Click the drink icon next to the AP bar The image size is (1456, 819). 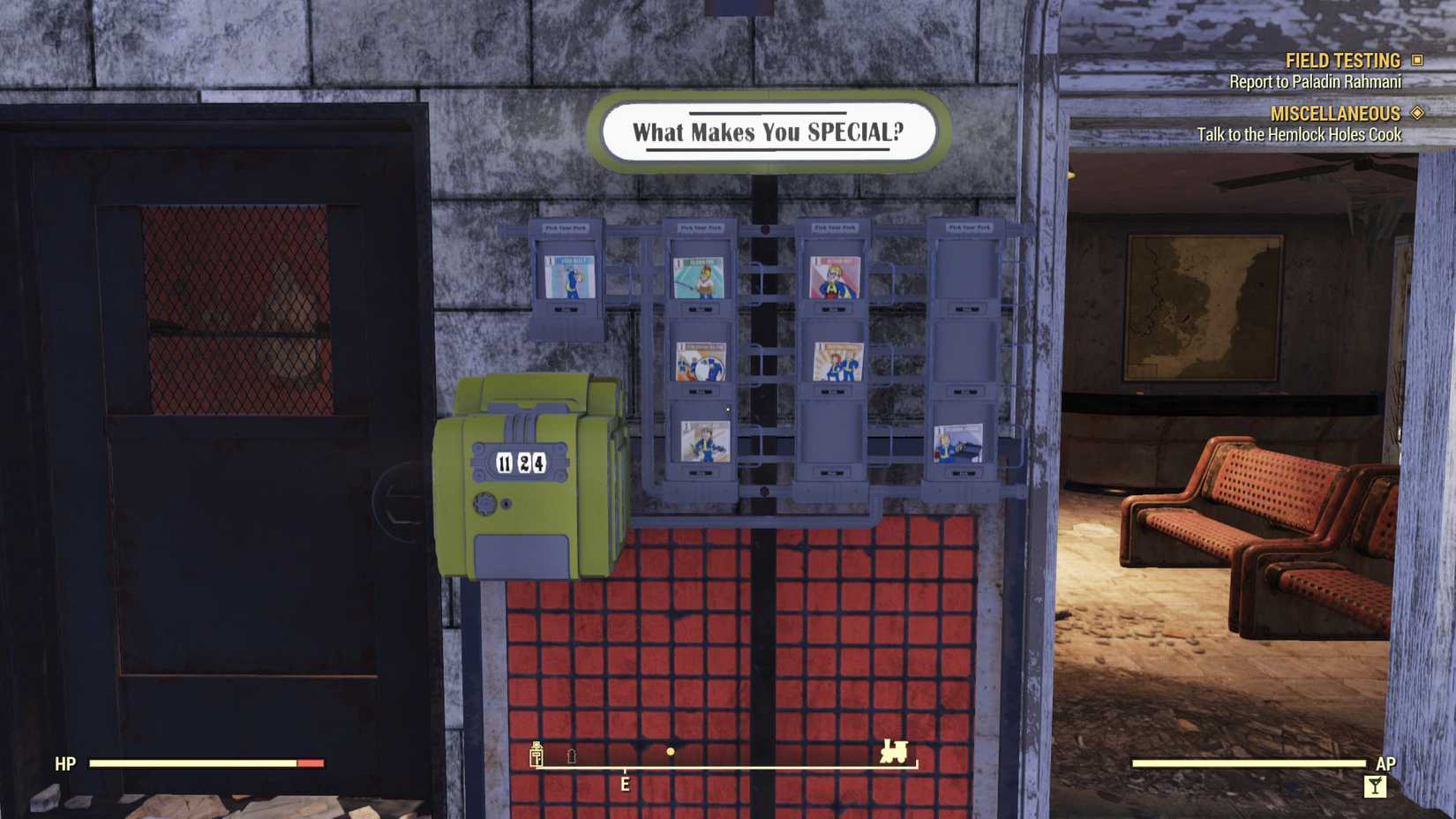click(1373, 784)
